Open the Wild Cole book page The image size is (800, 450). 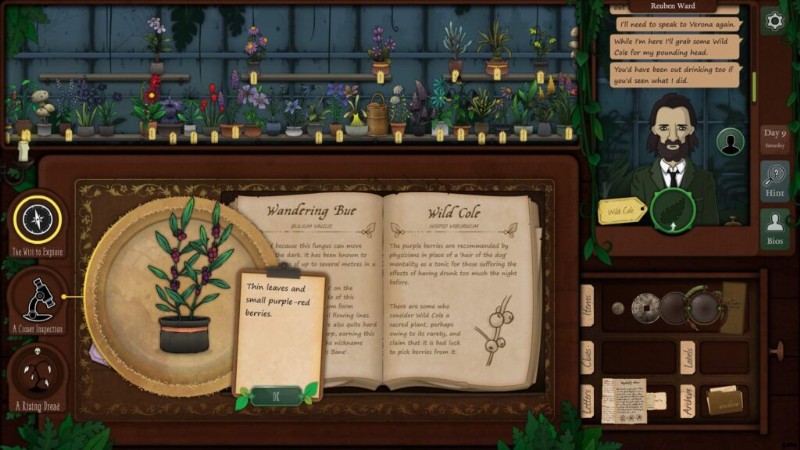tap(461, 290)
